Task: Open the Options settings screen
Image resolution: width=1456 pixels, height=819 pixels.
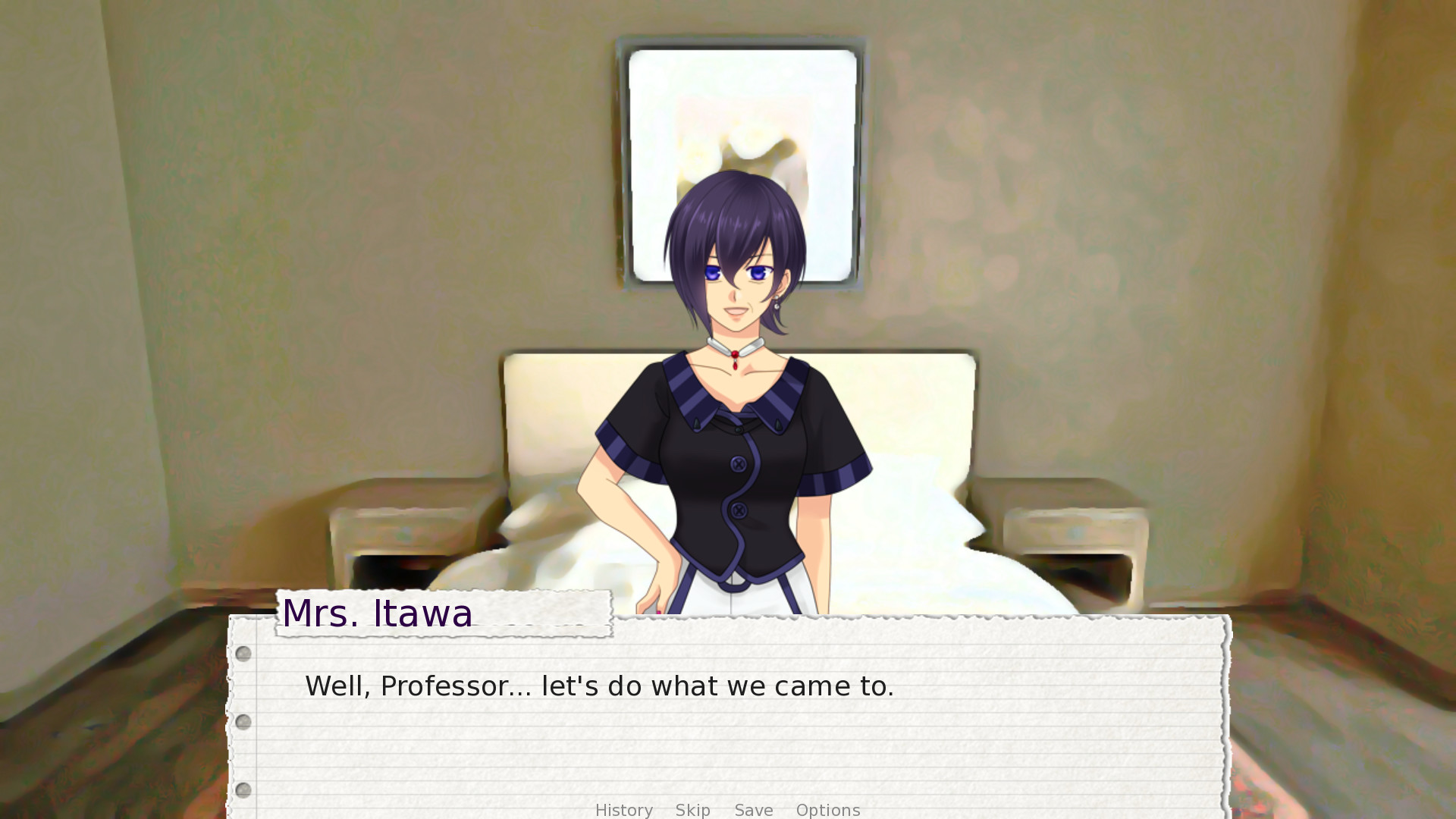Action: 828,810
